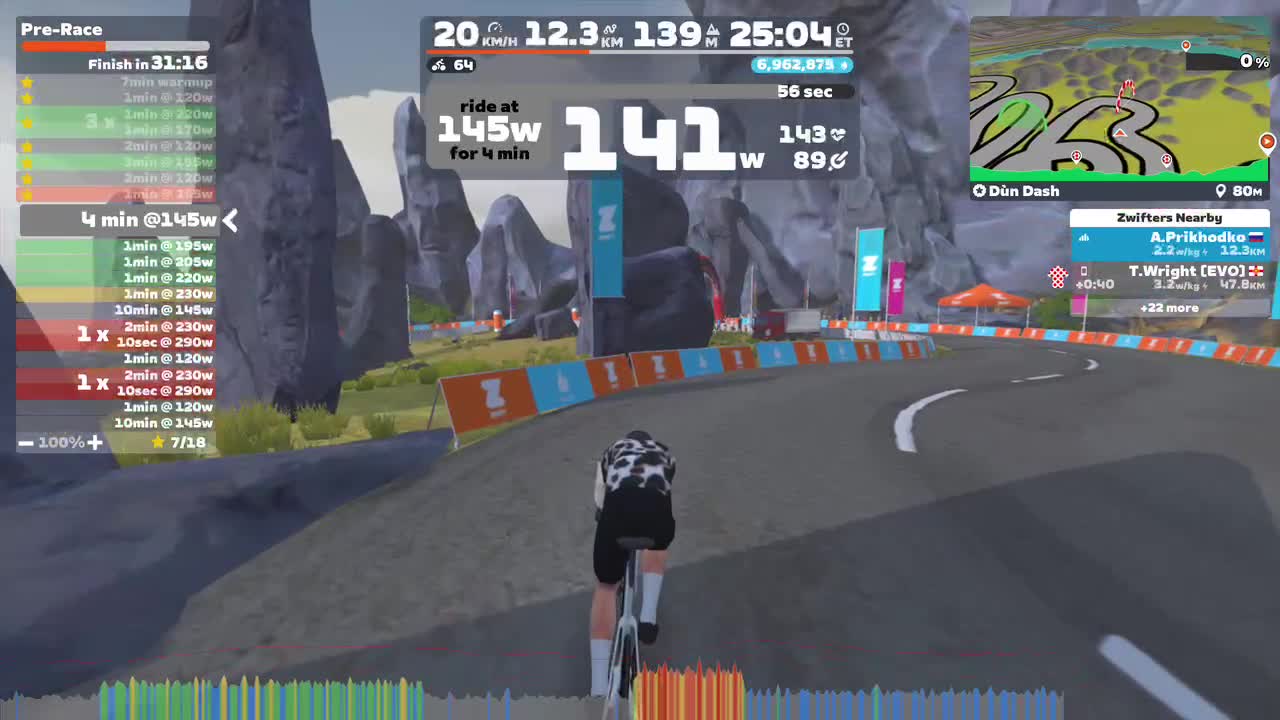Click the activity graph icon beside A.Prikhodko
The image size is (1280, 720).
click(x=1083, y=239)
